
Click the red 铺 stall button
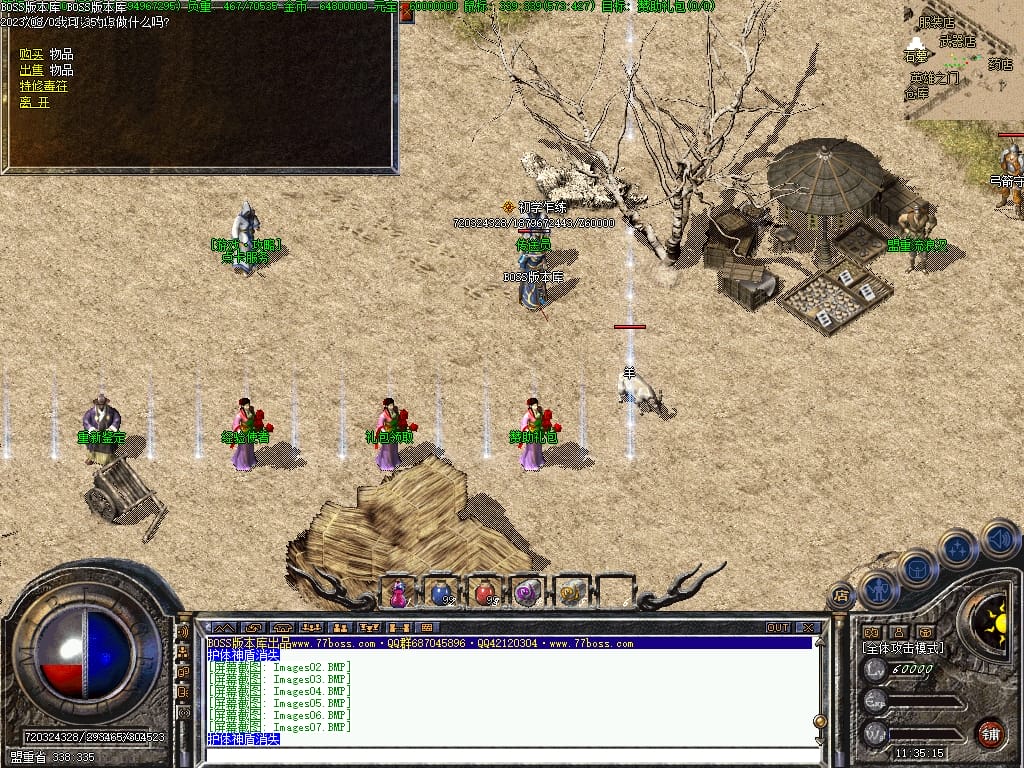coord(990,733)
